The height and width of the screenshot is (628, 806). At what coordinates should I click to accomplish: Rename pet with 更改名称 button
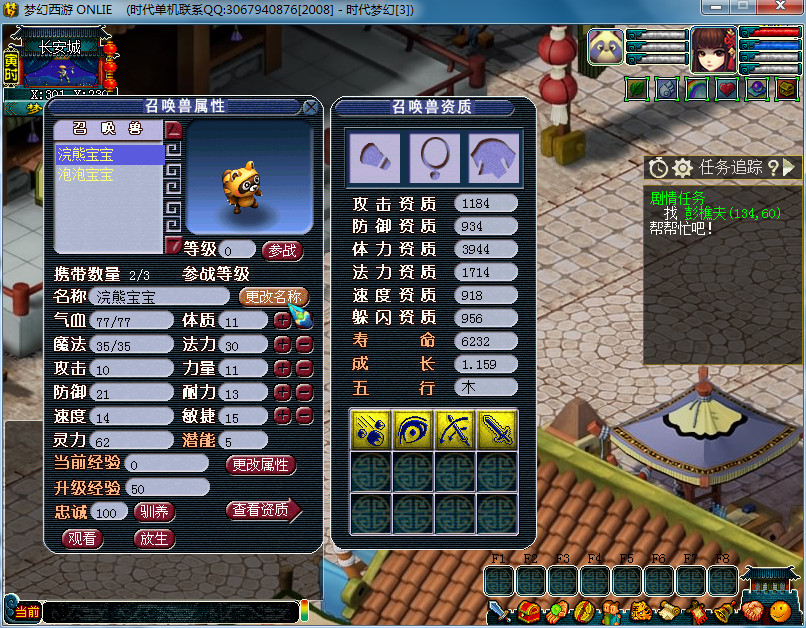coord(274,297)
